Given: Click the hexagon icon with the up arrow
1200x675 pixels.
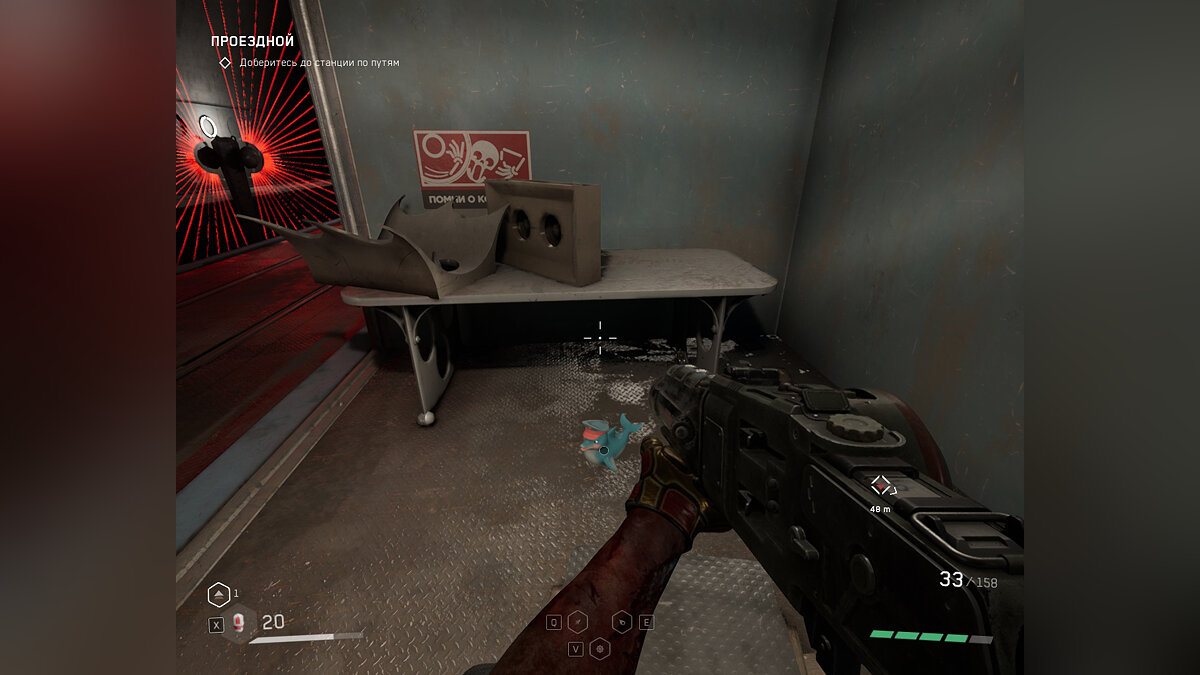Looking at the screenshot, I should [x=219, y=595].
